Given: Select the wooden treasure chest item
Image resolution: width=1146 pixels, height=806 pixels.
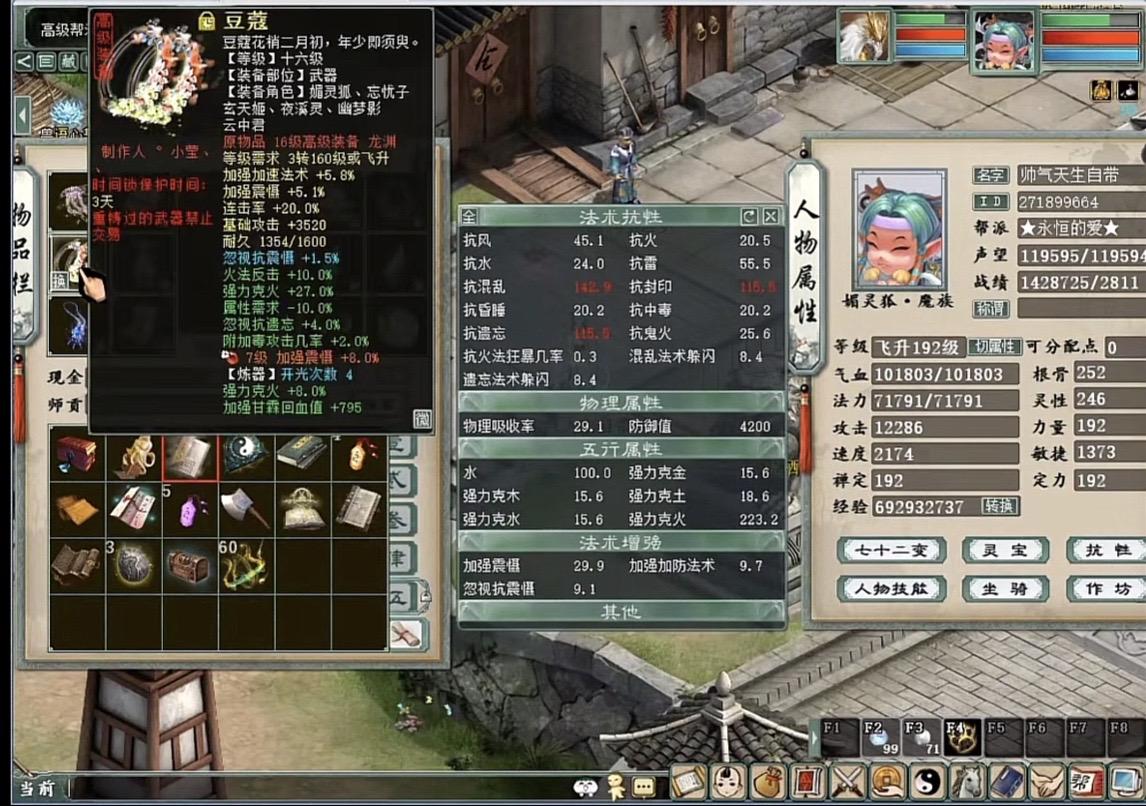Looking at the screenshot, I should click(188, 566).
